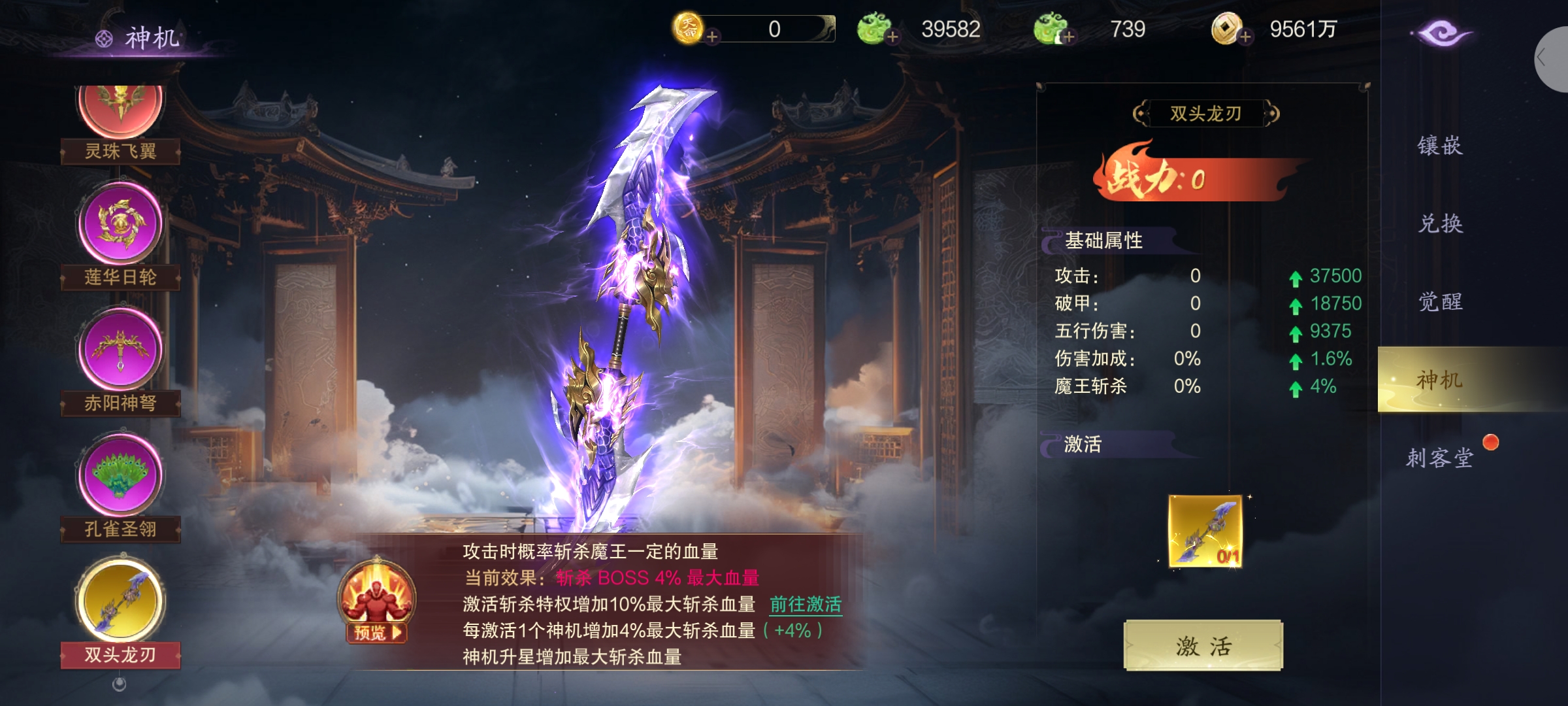Open the 觉醒 awakening tab
Screen dimensions: 1568x706
tap(1440, 302)
